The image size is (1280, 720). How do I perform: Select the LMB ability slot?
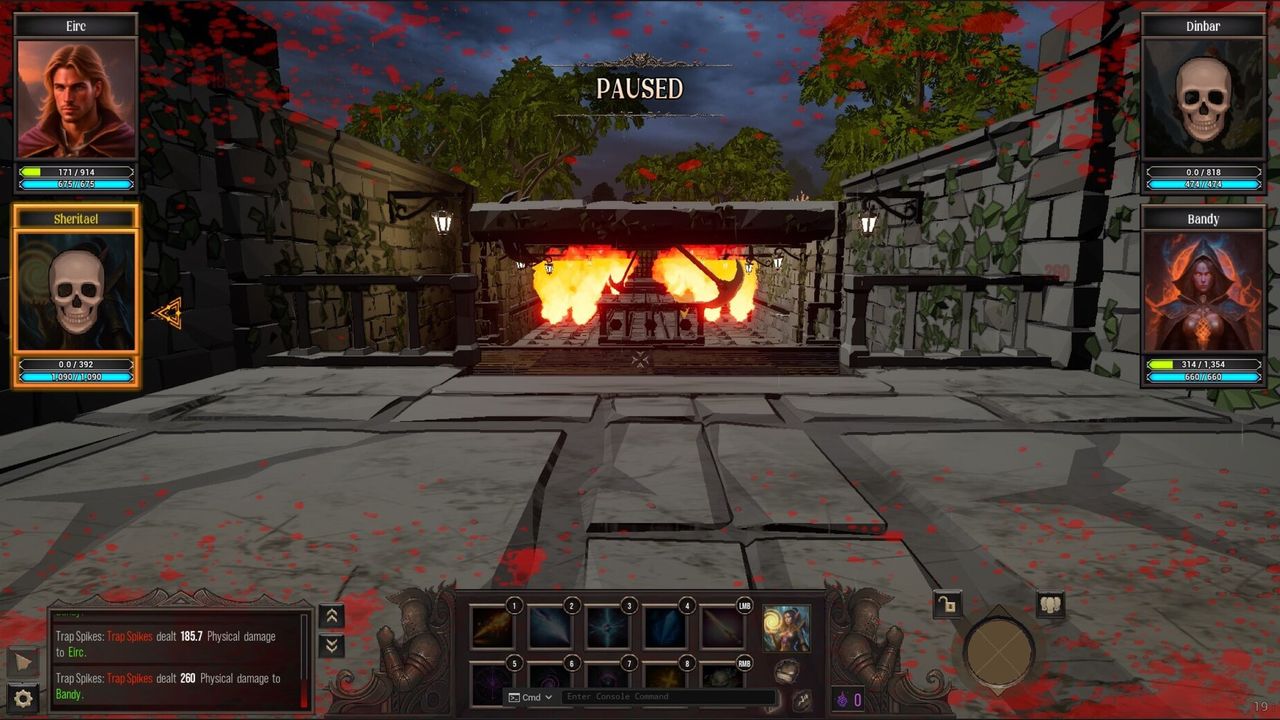722,628
